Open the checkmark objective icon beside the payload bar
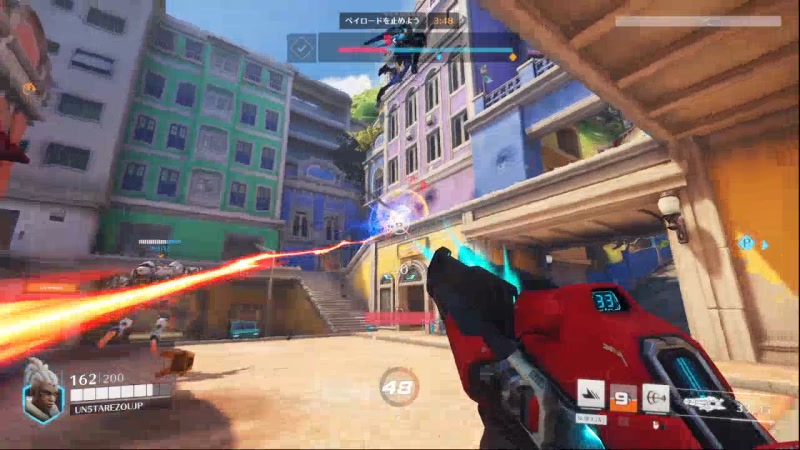Screen dimensions: 800x450 pyautogui.click(x=303, y=47)
